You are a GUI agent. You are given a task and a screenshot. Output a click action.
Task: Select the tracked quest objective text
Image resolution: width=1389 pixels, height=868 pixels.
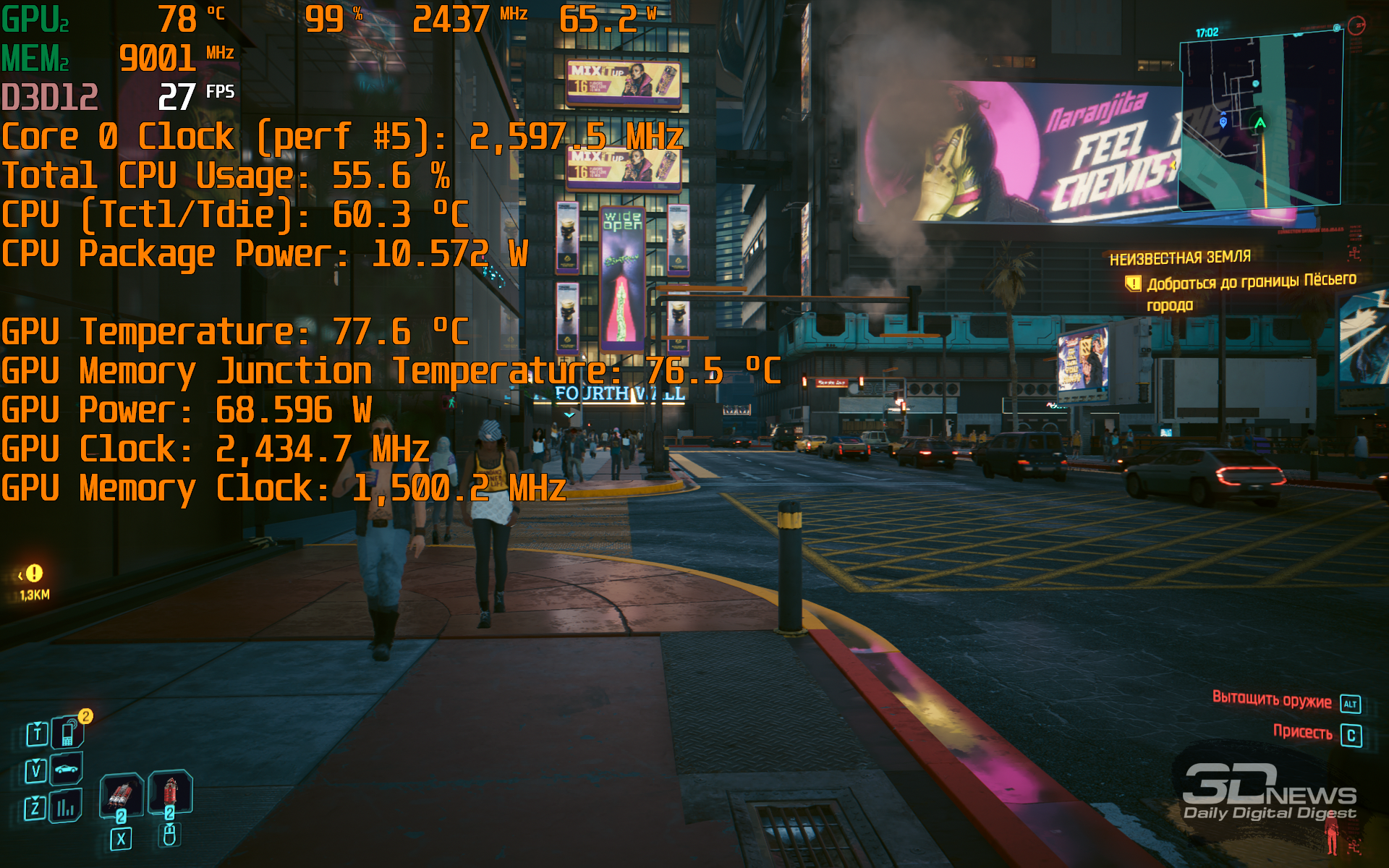[1251, 282]
